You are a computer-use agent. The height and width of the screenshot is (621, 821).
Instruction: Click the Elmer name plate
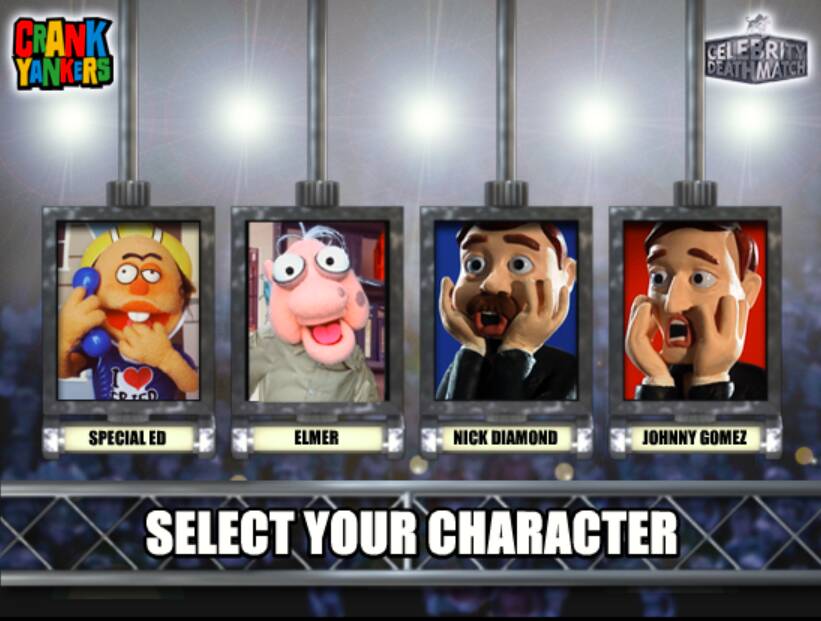pos(317,438)
